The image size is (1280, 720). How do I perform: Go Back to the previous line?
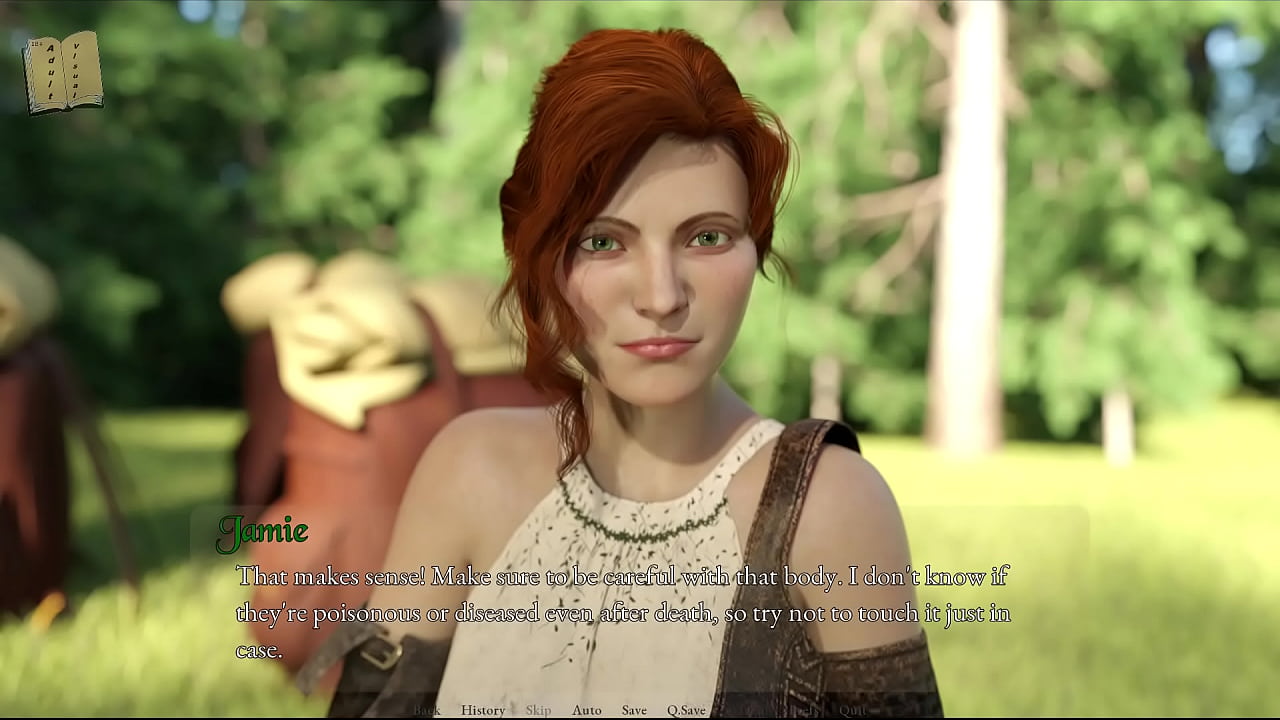[x=427, y=710]
